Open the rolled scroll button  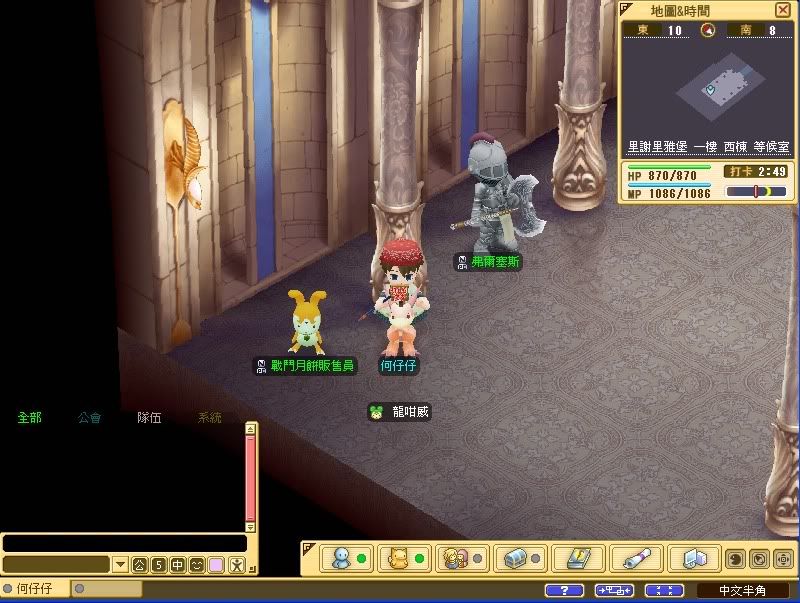(x=636, y=558)
